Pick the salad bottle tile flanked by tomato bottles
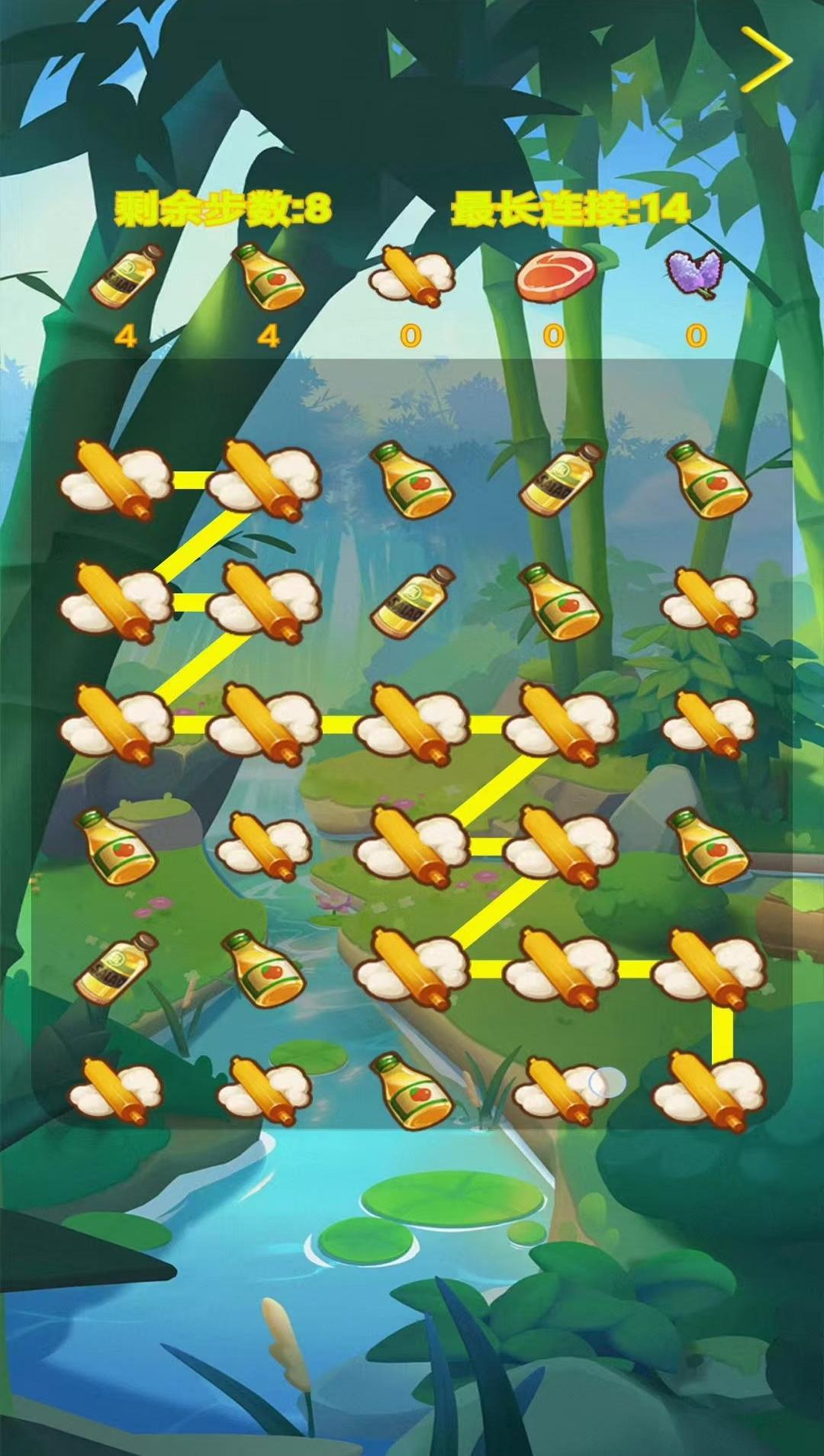The height and width of the screenshot is (1456, 824). tap(562, 477)
